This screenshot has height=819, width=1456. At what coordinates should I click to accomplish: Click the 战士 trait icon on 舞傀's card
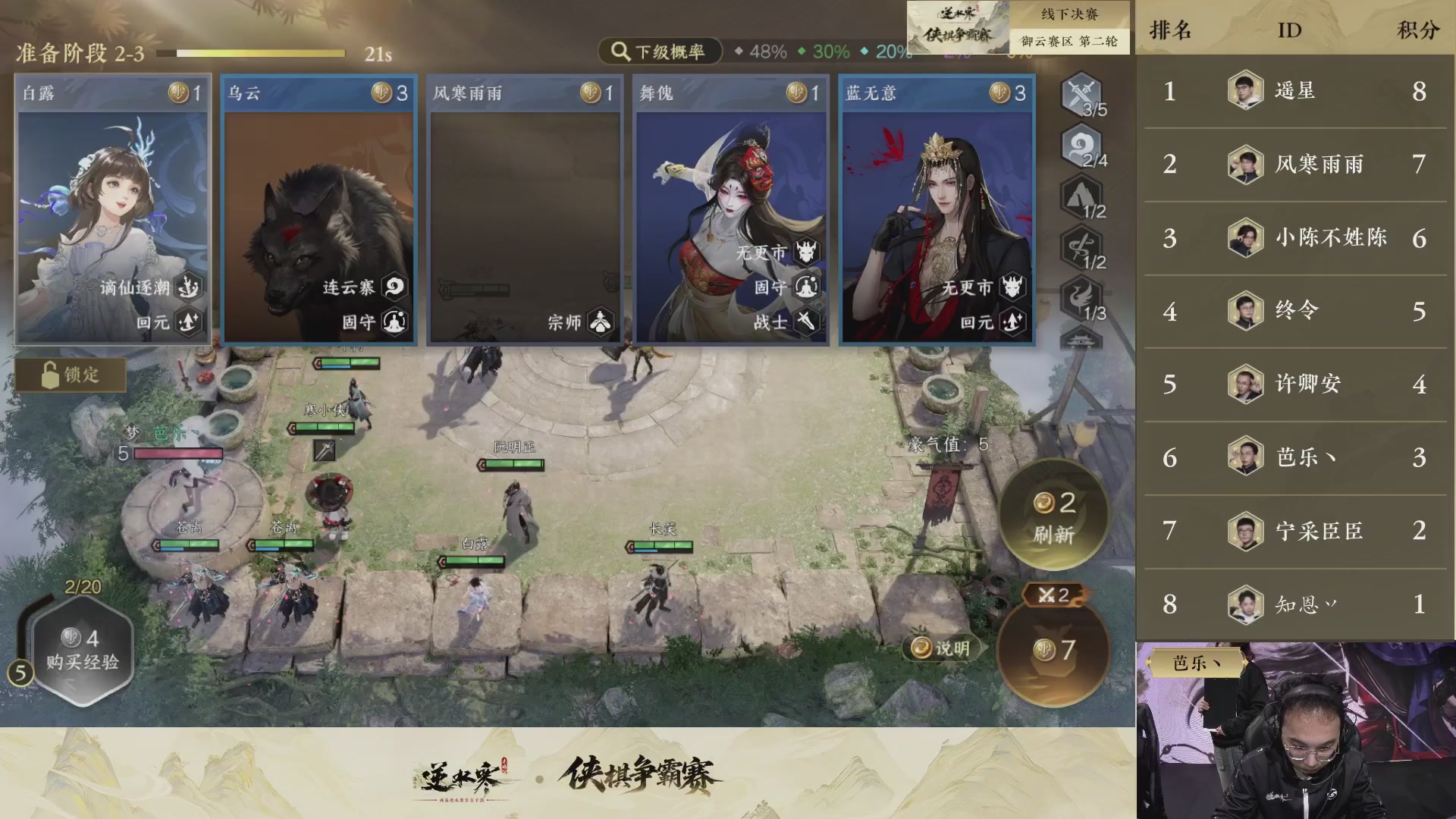point(806,322)
